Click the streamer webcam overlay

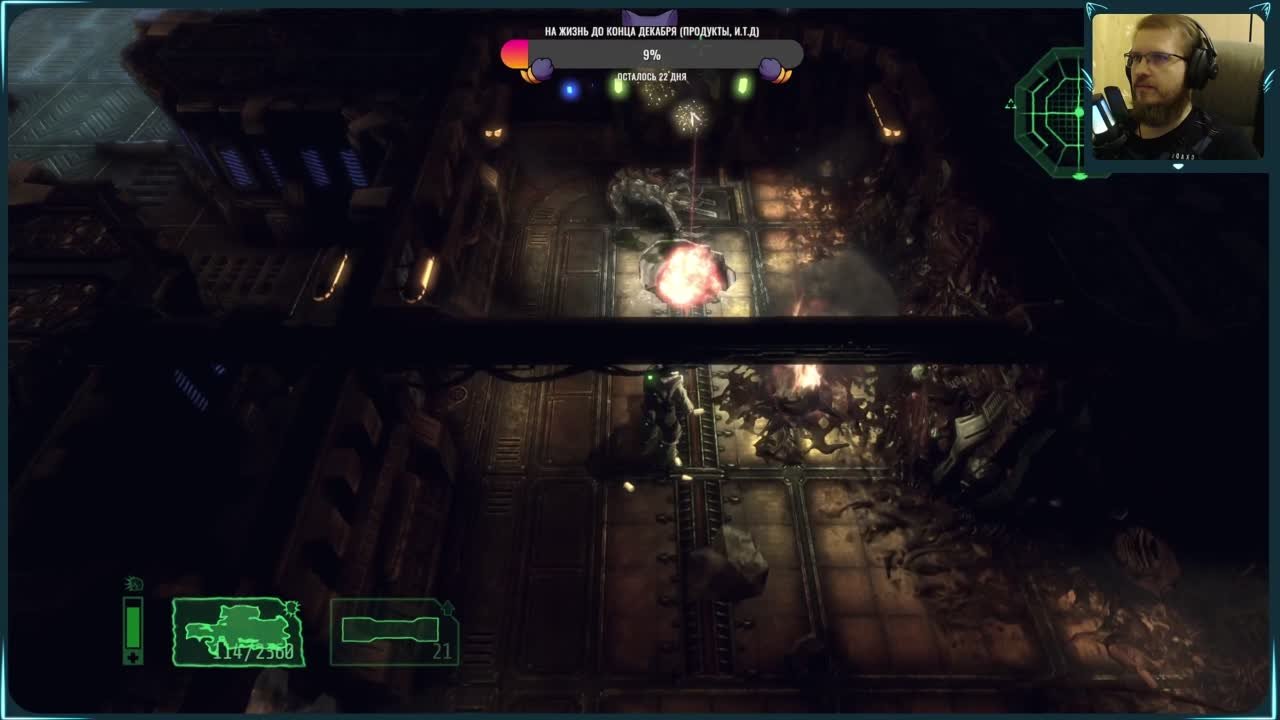coord(1177,86)
